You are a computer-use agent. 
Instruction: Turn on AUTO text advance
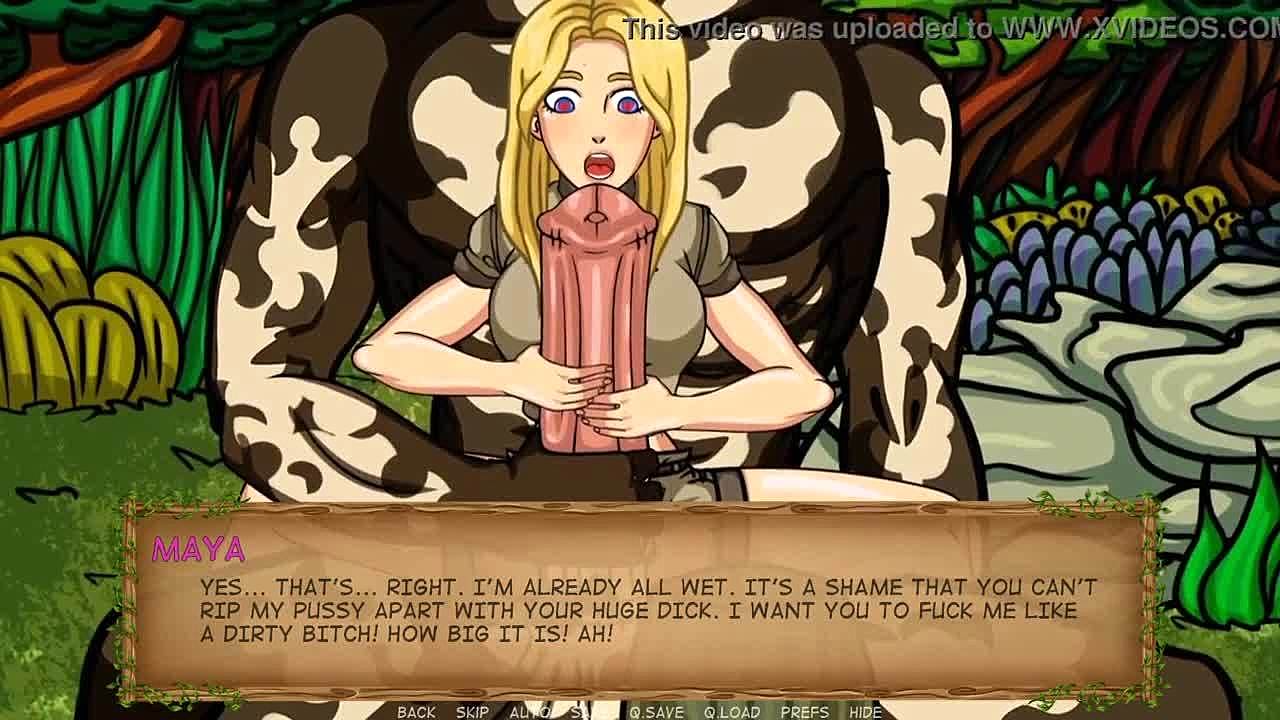click(x=529, y=712)
